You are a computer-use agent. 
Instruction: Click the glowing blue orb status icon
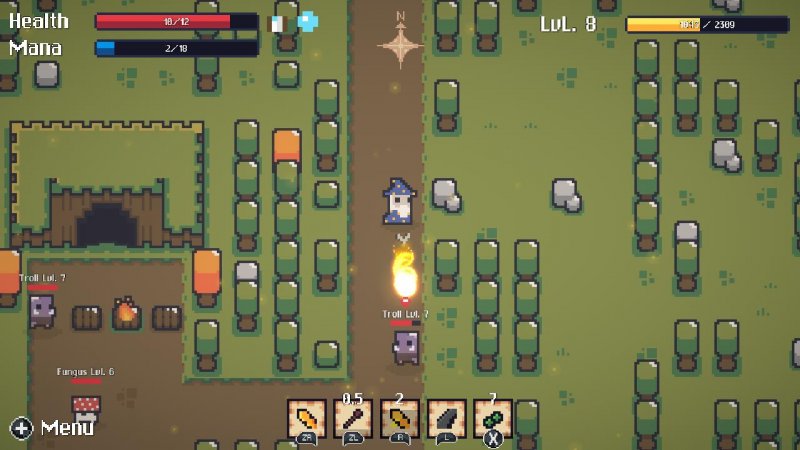[308, 21]
